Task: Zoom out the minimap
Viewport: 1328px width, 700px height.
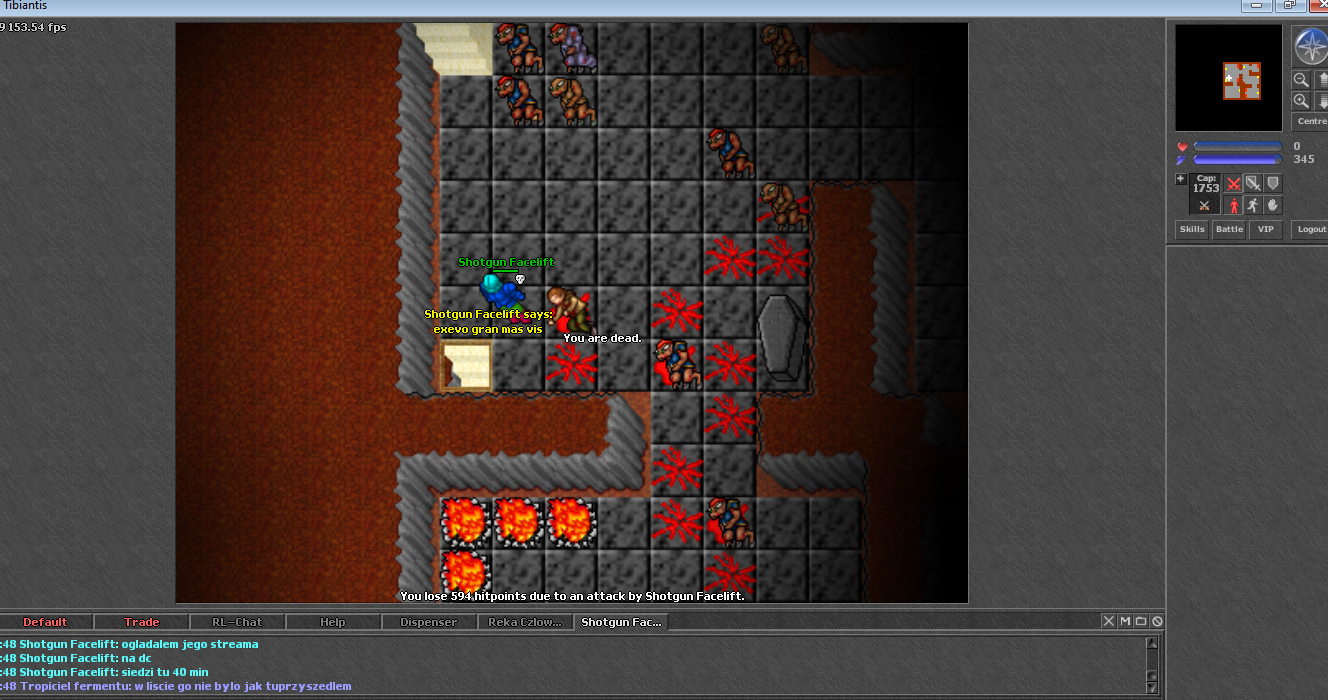Action: pos(1301,80)
